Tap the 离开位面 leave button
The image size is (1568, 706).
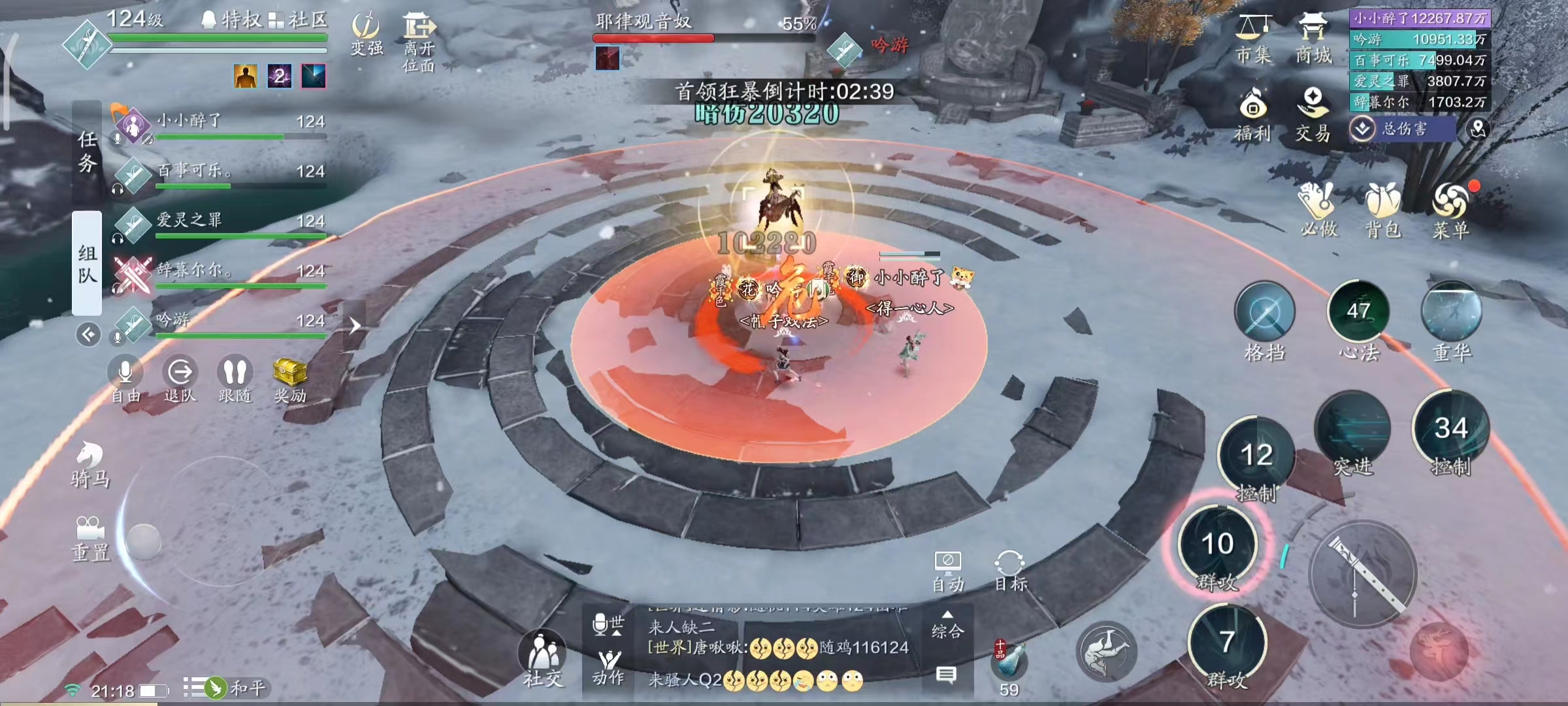419,41
